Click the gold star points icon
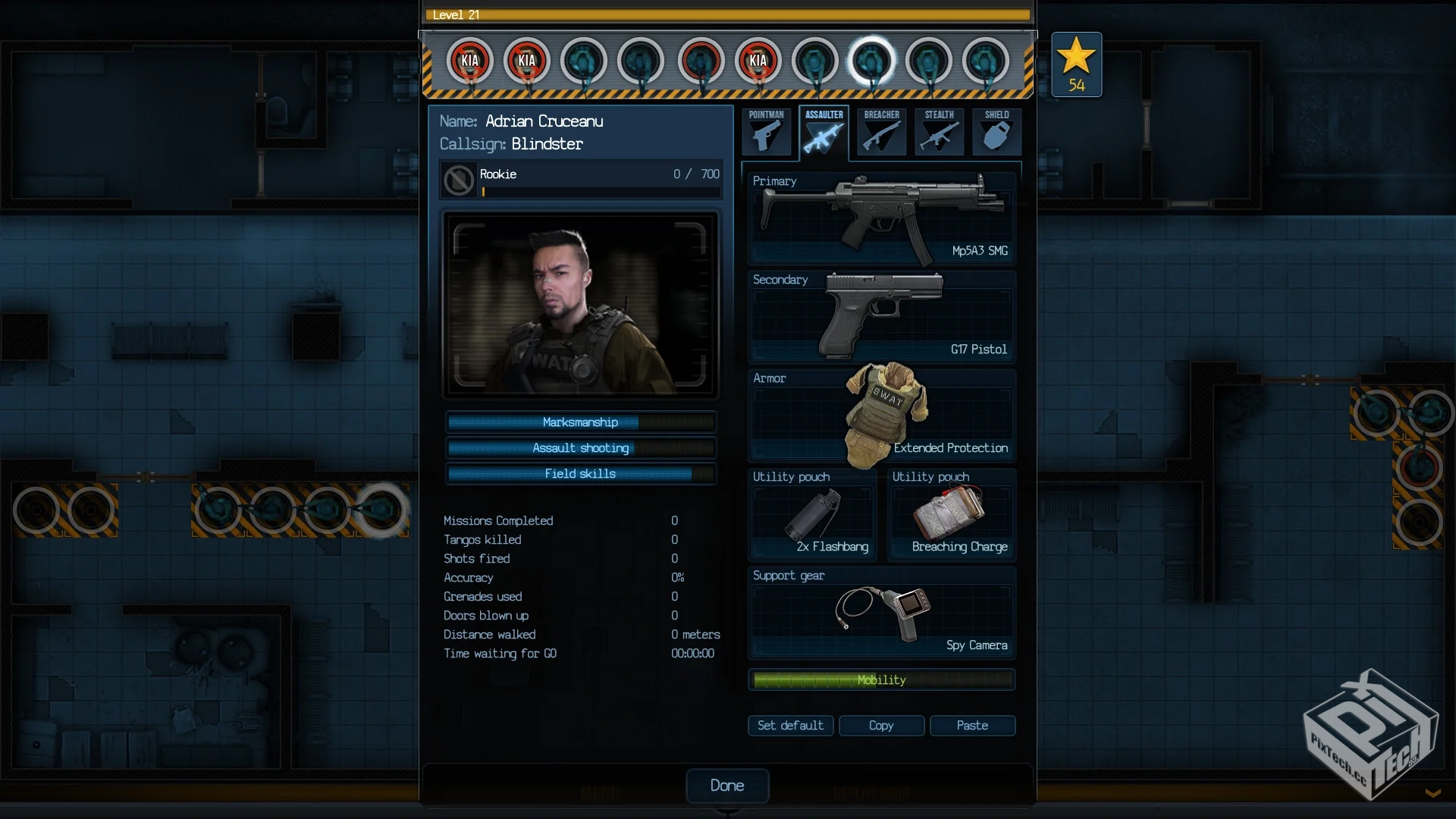This screenshot has height=819, width=1456. tap(1076, 64)
